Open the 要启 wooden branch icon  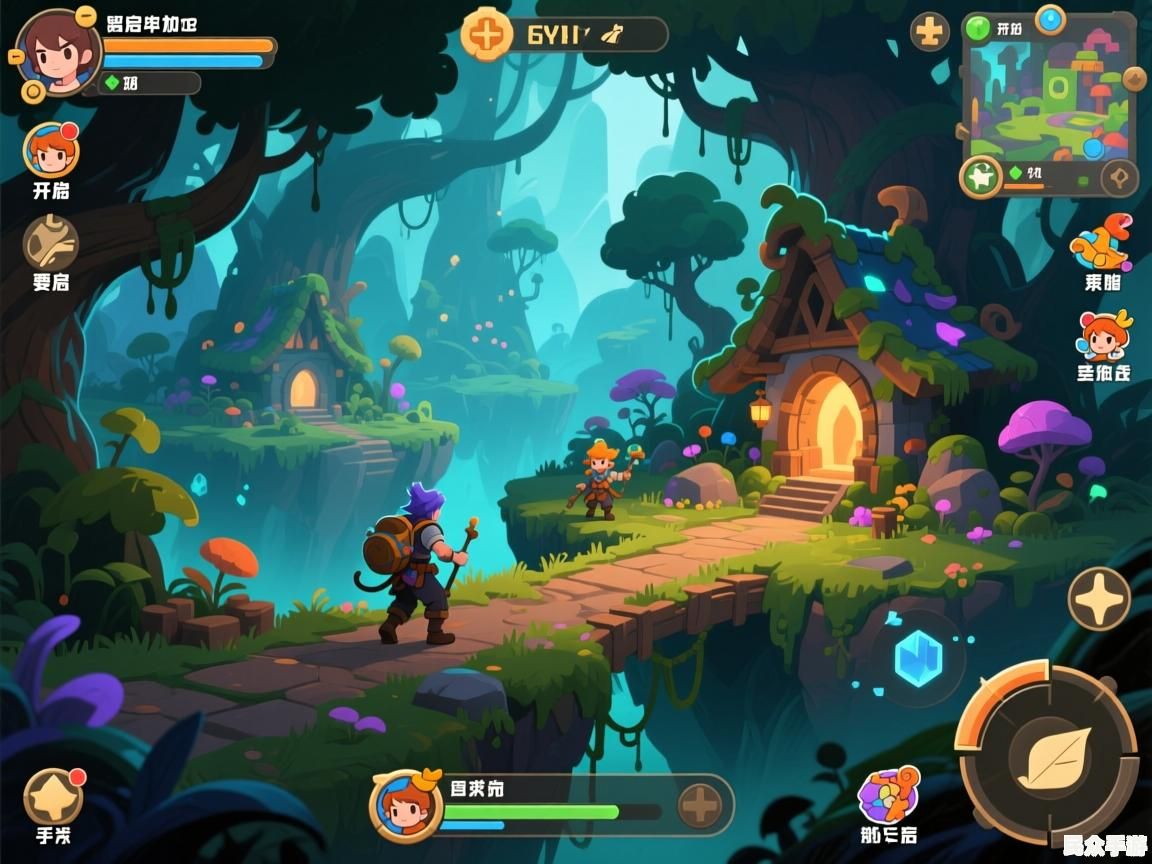point(51,242)
